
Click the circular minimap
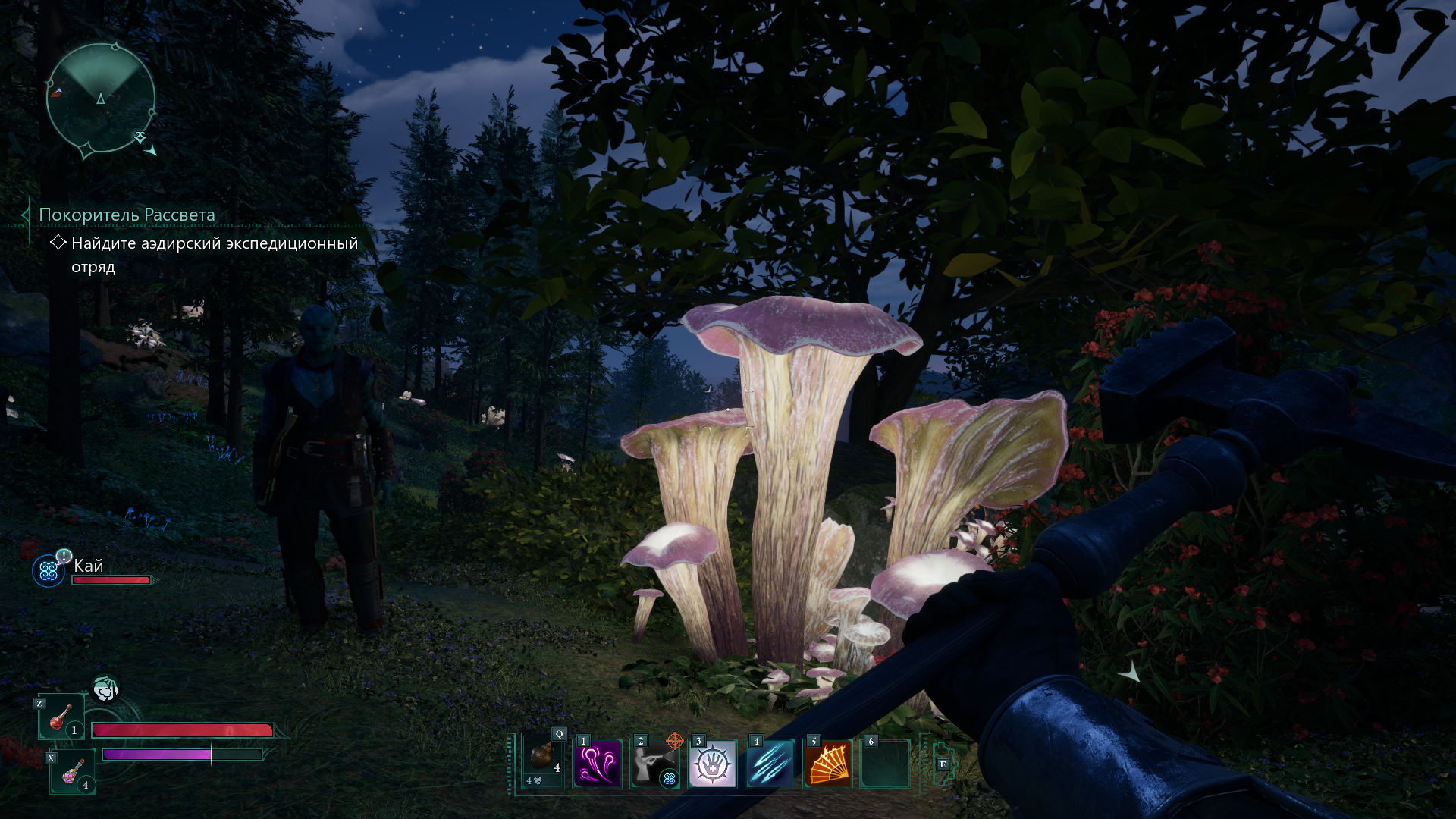tap(101, 99)
